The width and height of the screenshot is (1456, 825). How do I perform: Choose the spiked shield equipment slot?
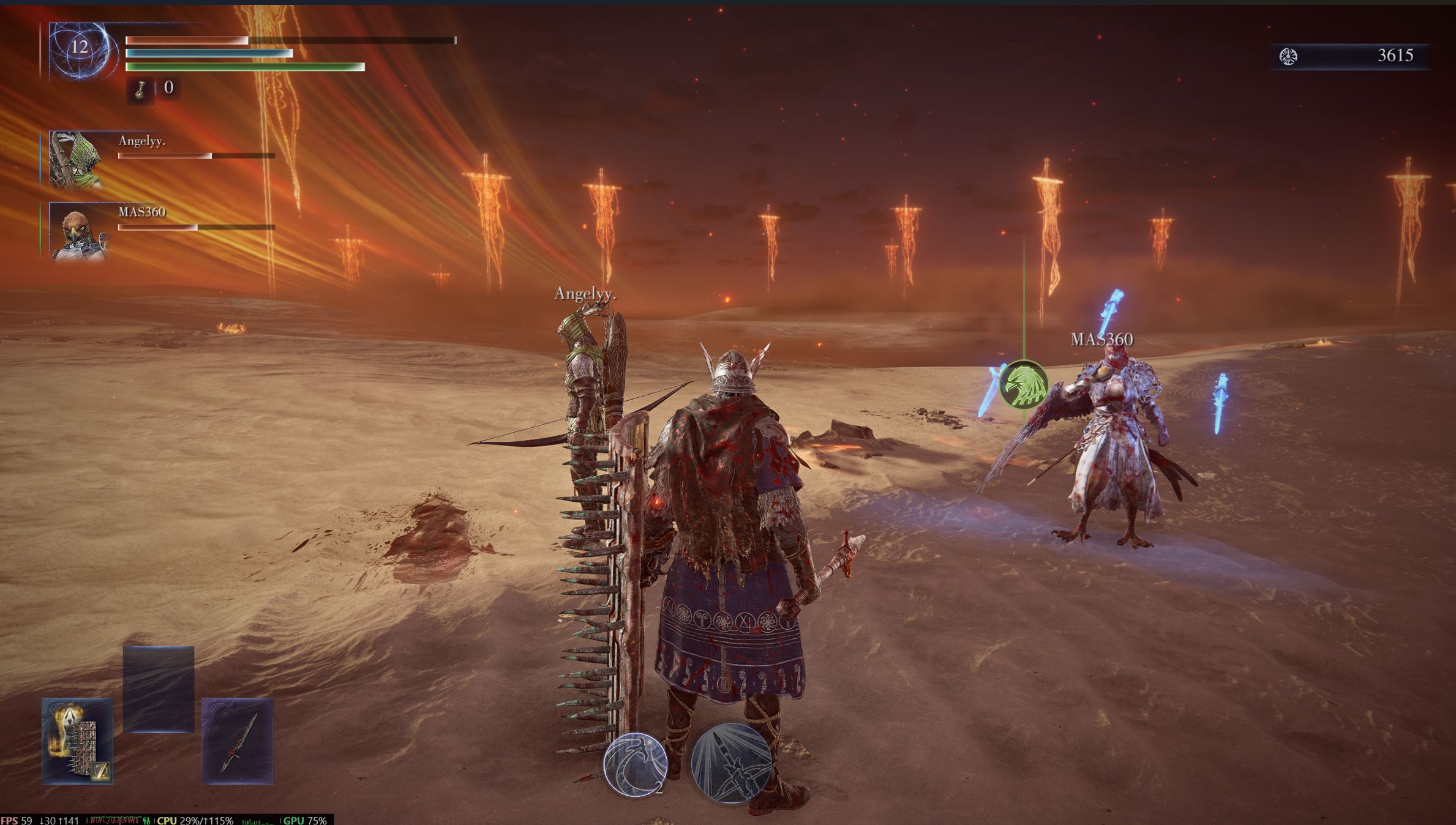[78, 741]
